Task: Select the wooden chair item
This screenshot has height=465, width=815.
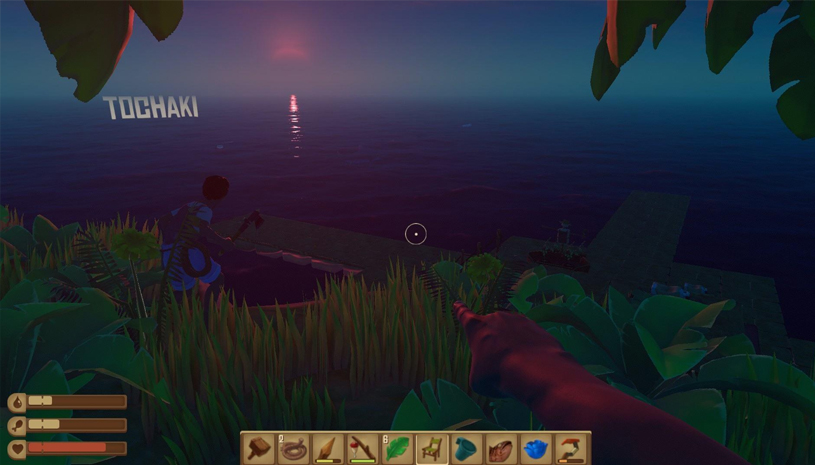Action: [433, 448]
